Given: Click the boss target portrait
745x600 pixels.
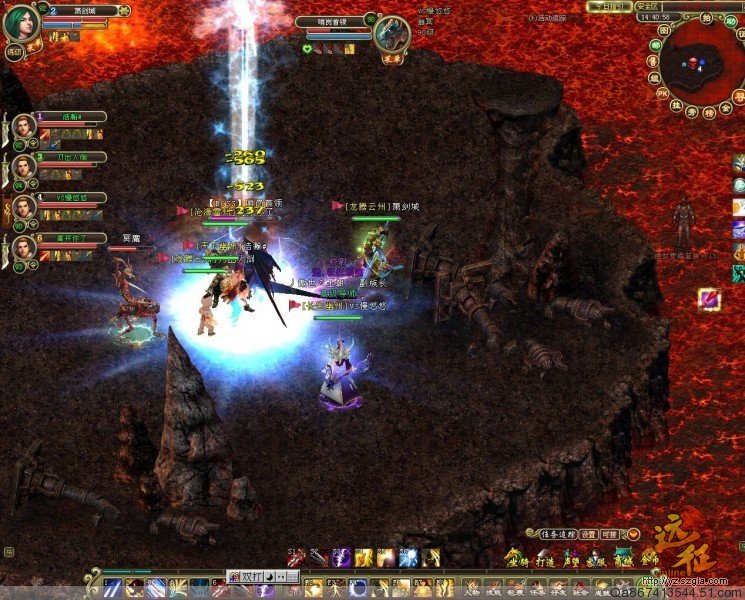Looking at the screenshot, I should pyautogui.click(x=389, y=34).
